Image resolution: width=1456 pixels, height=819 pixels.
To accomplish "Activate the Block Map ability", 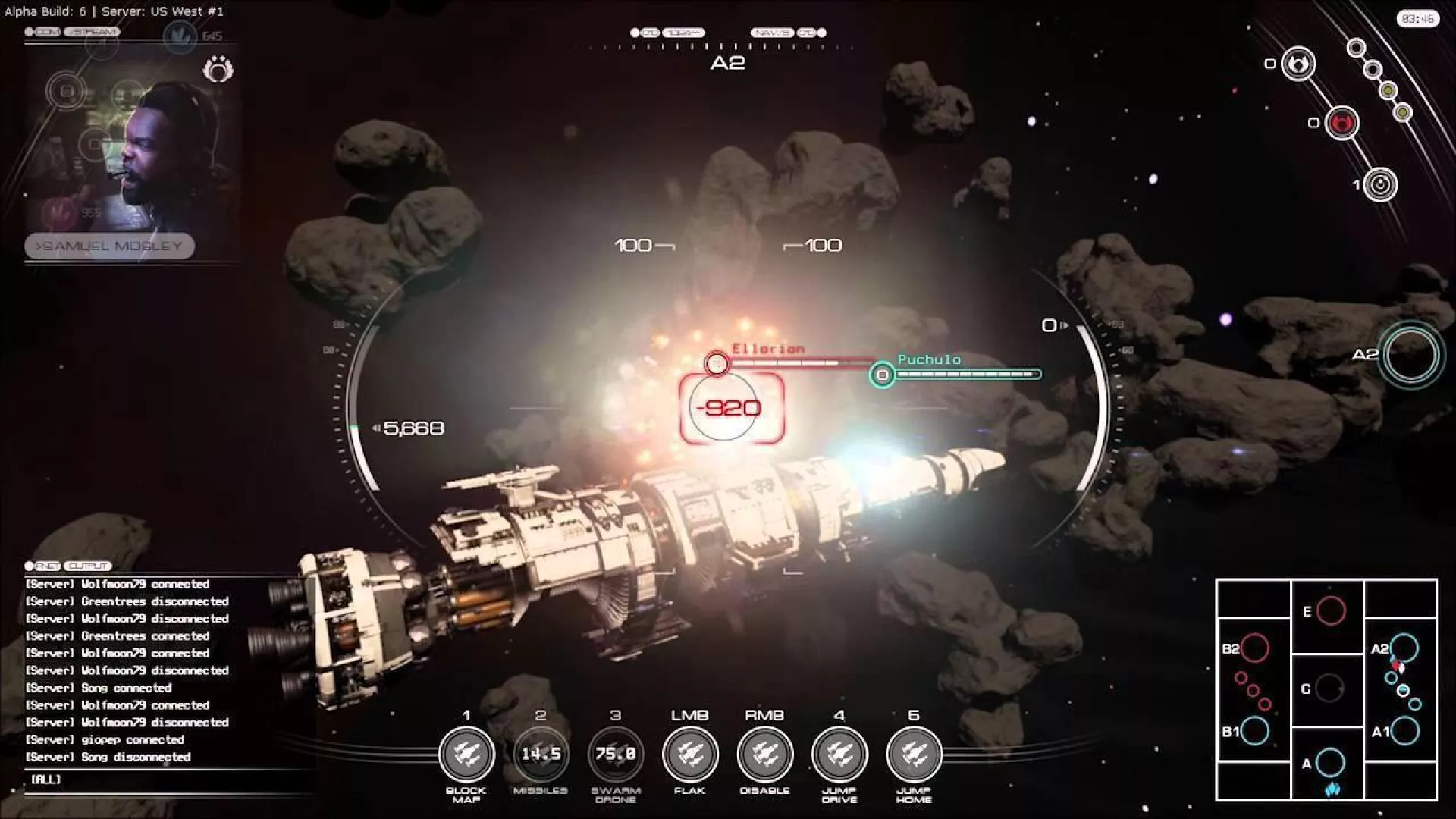I will (x=466, y=754).
